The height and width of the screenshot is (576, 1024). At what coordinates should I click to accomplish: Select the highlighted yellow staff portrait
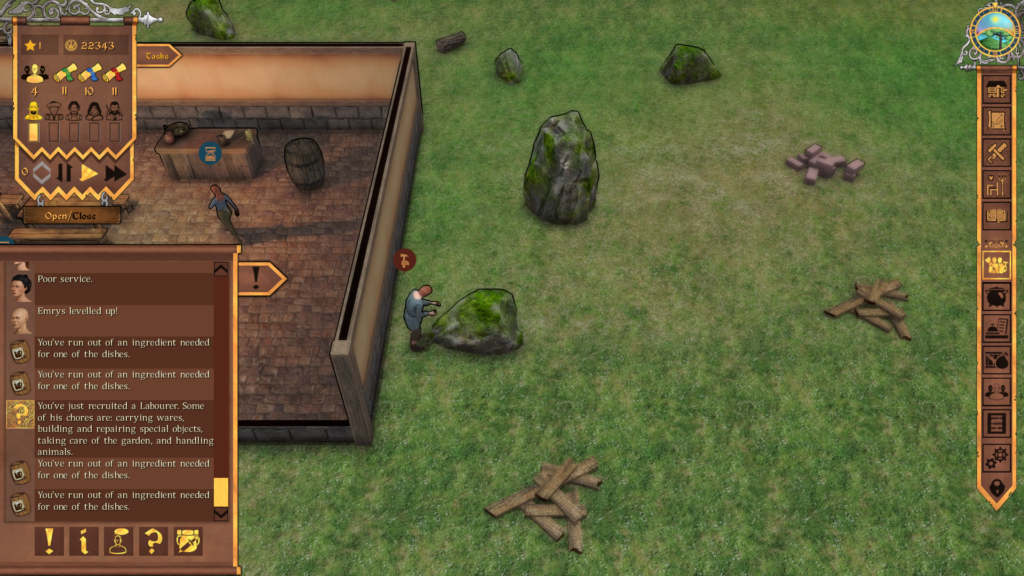point(33,111)
